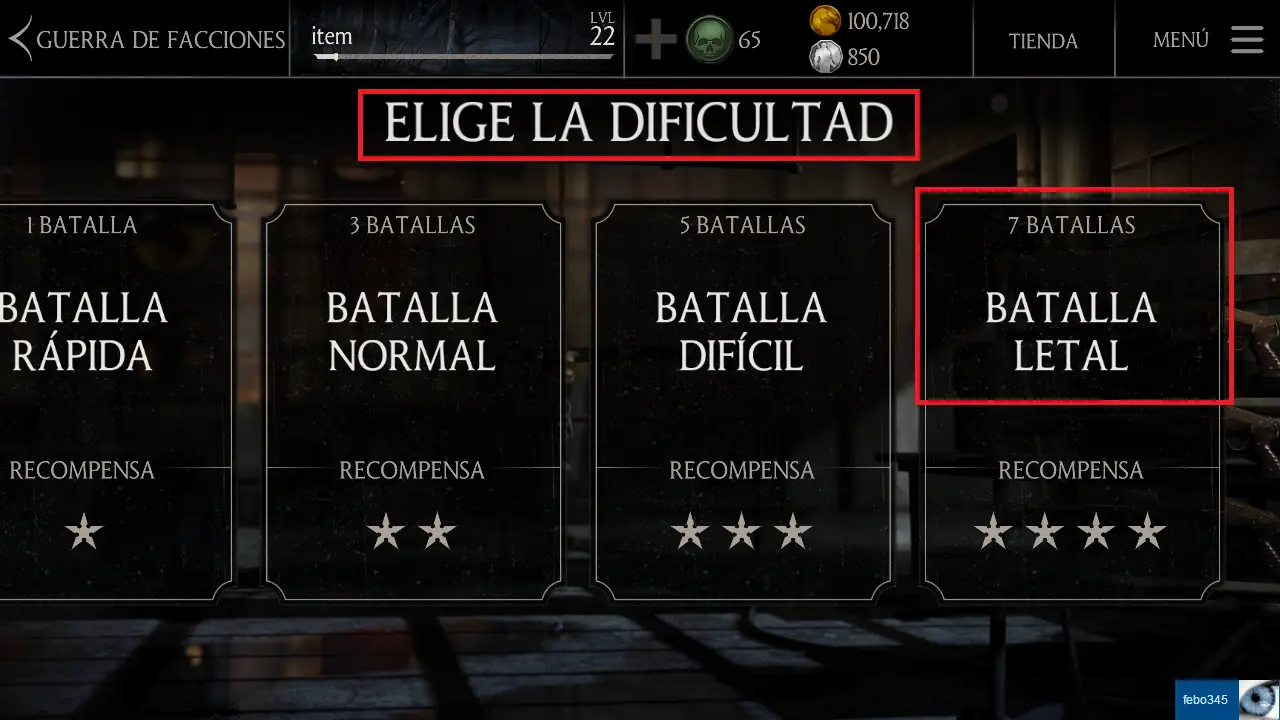1280x720 pixels.
Task: Open the TIENDA menu item
Action: pos(1044,41)
